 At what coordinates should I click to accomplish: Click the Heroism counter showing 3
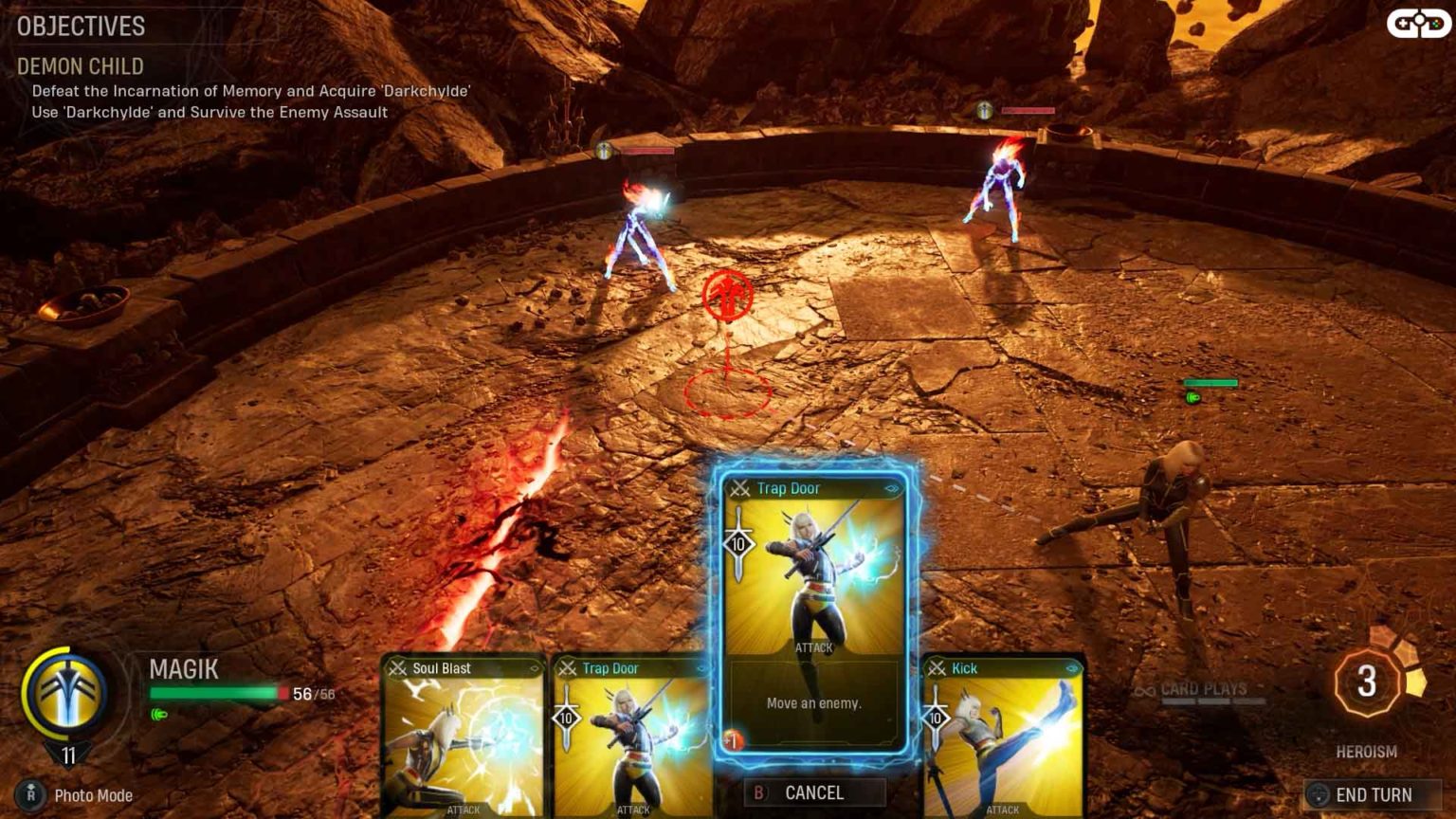point(1365,681)
